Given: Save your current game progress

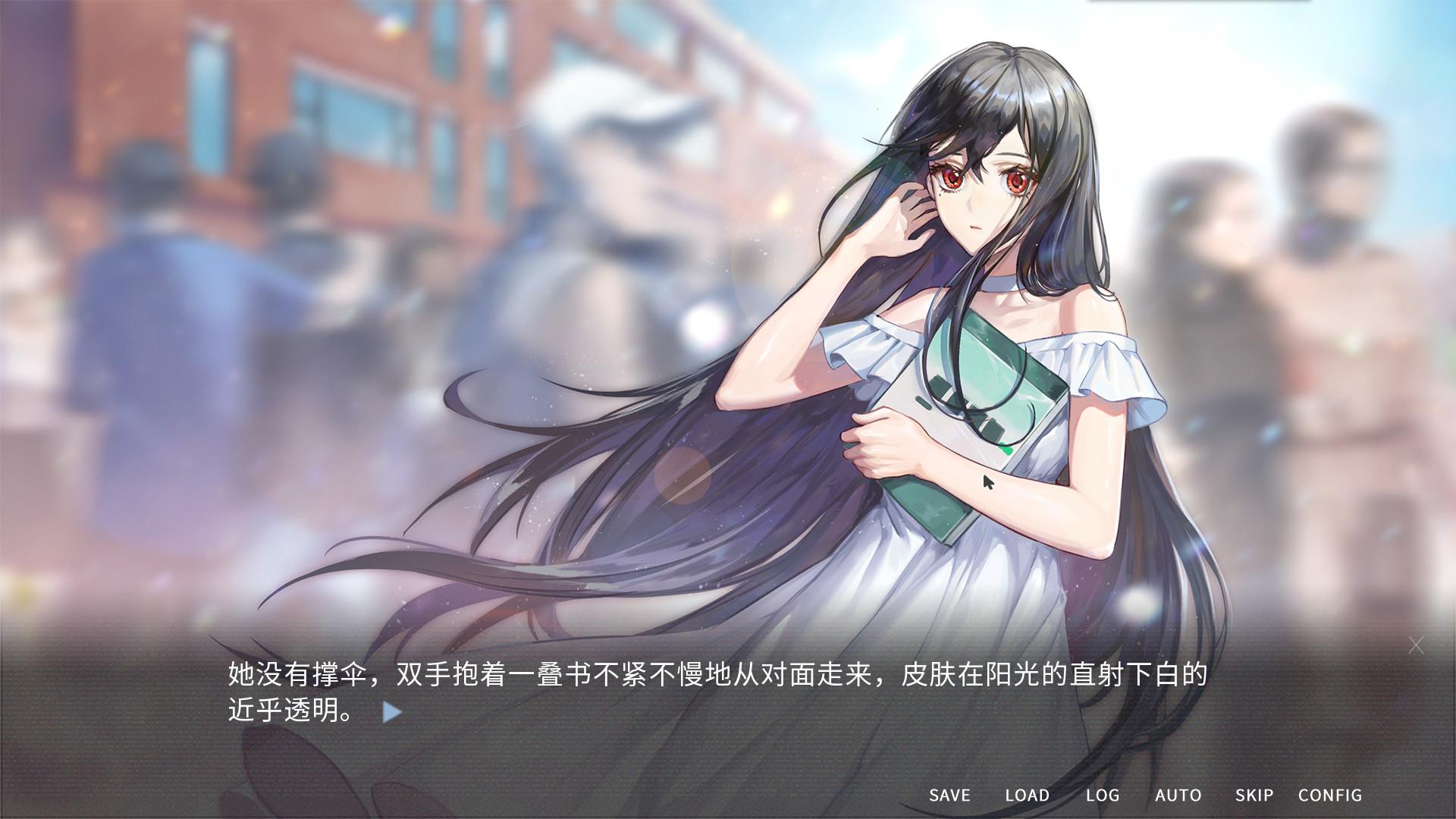Looking at the screenshot, I should pyautogui.click(x=950, y=795).
